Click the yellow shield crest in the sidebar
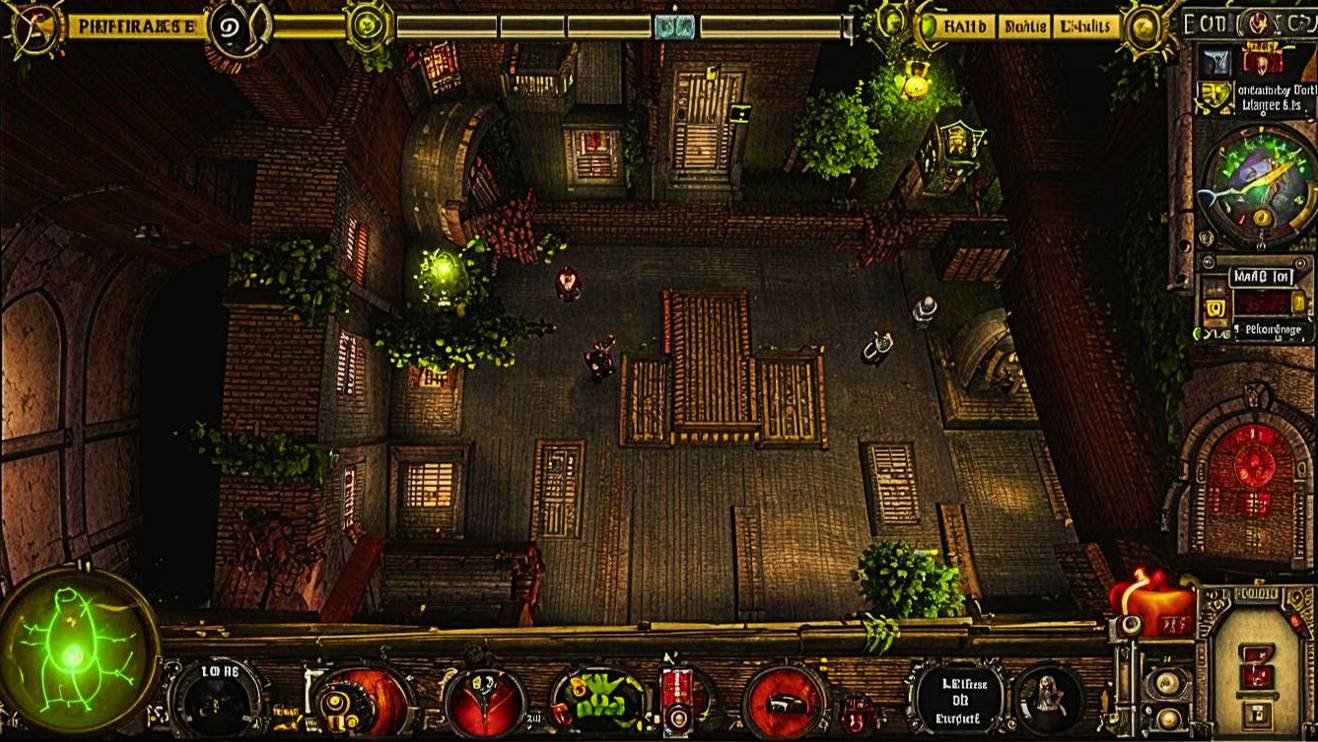 tap(1213, 95)
